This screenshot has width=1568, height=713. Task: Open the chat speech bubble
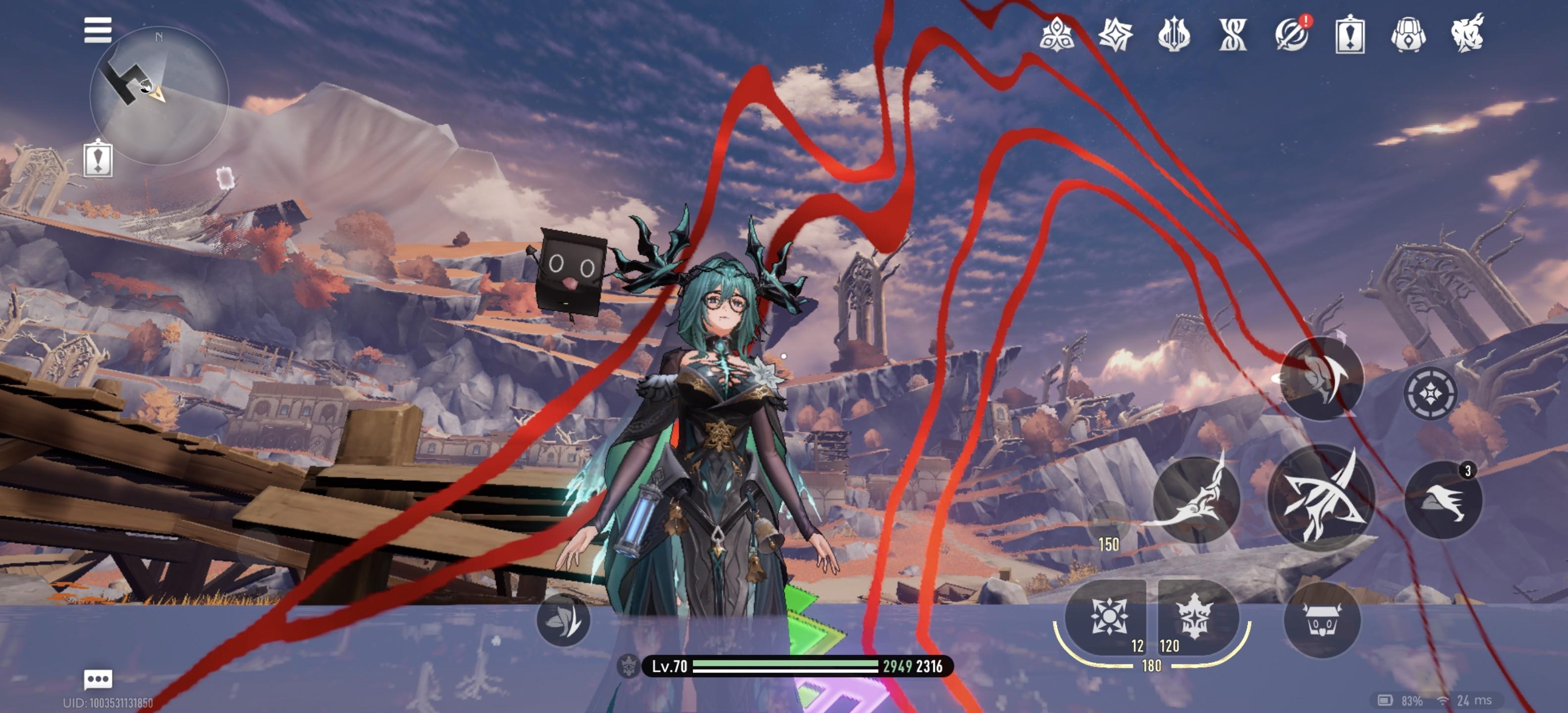coord(98,678)
